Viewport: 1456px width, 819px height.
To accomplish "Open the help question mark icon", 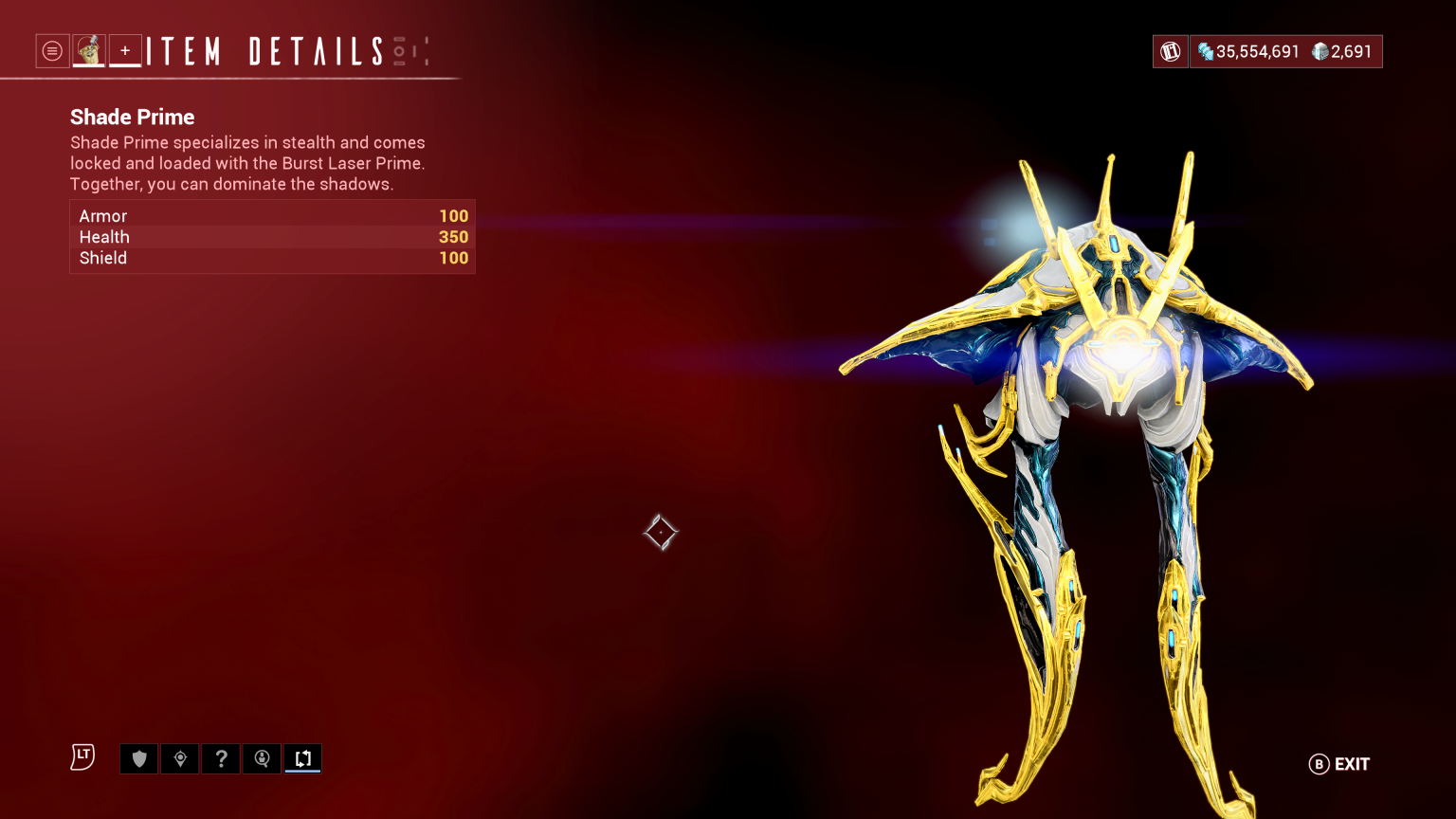I will tap(221, 758).
